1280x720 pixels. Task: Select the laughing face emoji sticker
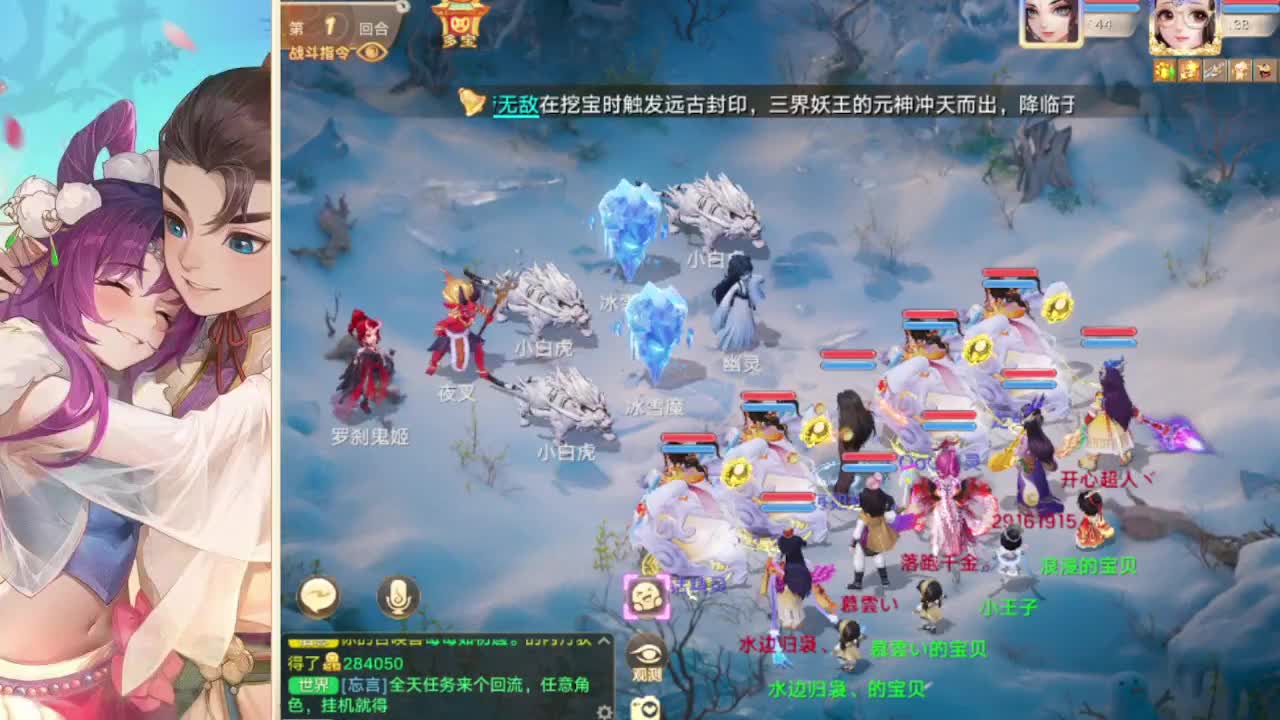(644, 593)
